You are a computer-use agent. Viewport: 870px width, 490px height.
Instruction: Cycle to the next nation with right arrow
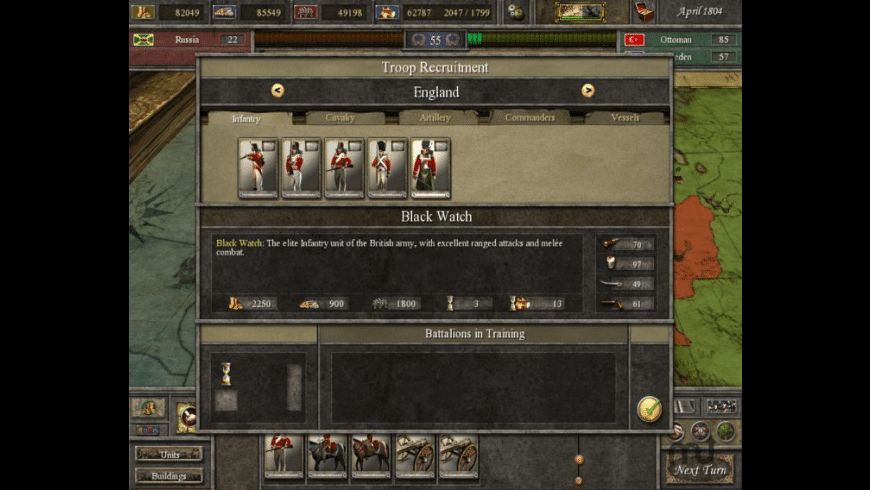pos(588,90)
